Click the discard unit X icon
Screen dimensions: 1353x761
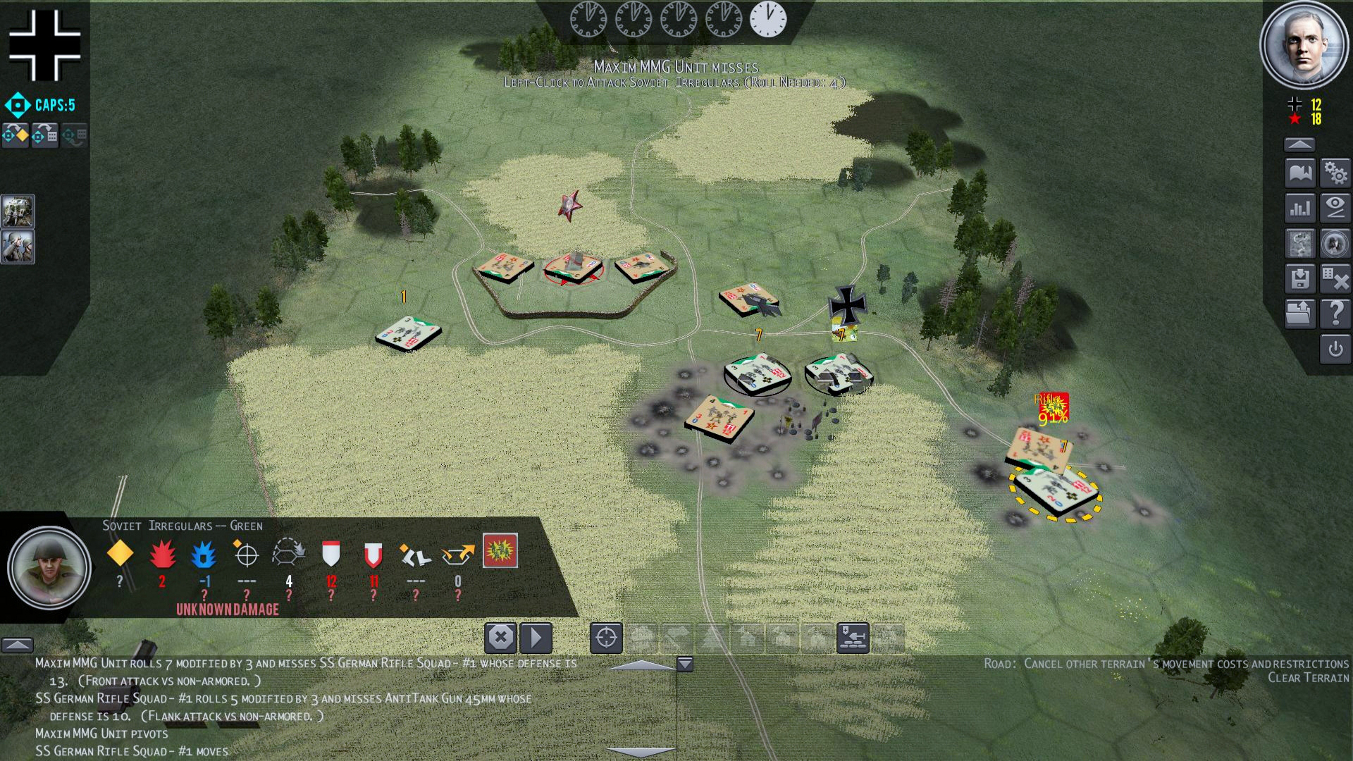pyautogui.click(x=1337, y=278)
